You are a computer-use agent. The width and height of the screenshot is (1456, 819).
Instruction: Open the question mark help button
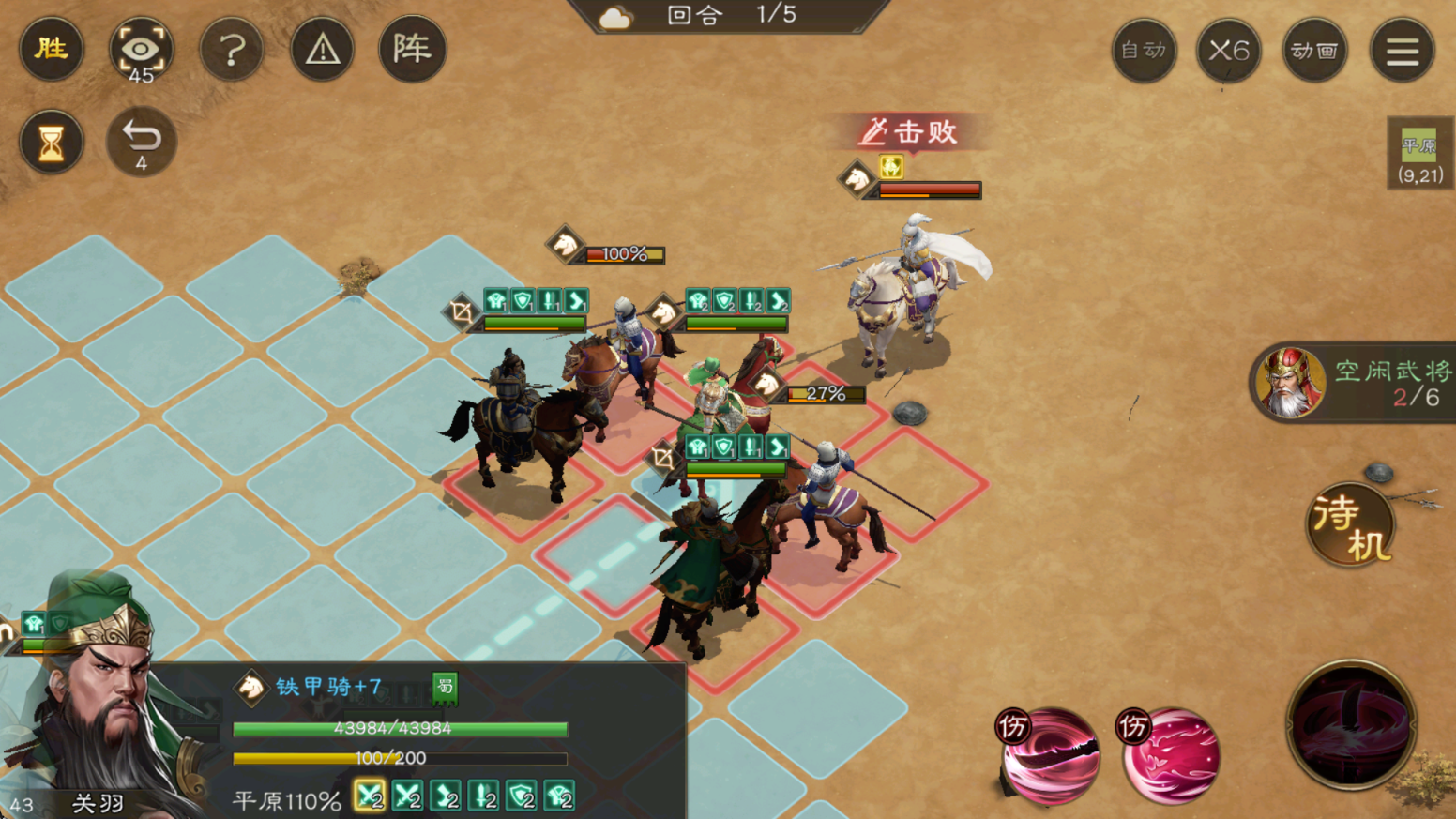pyautogui.click(x=232, y=49)
